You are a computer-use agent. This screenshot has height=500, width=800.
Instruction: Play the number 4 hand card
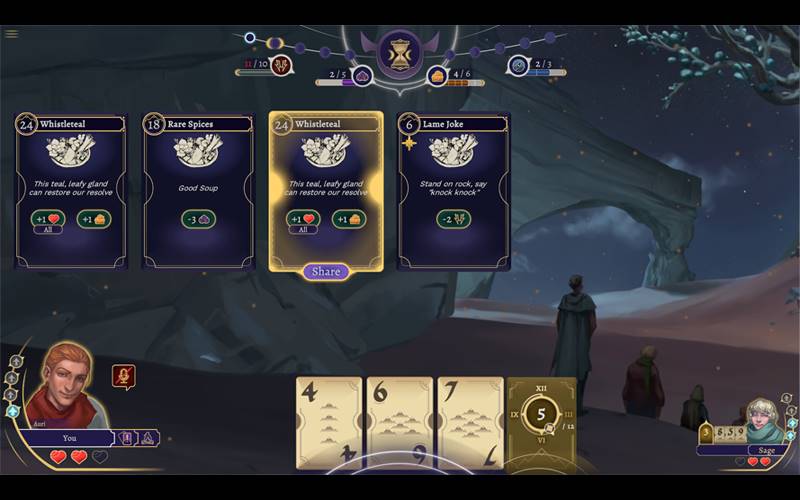(x=328, y=422)
